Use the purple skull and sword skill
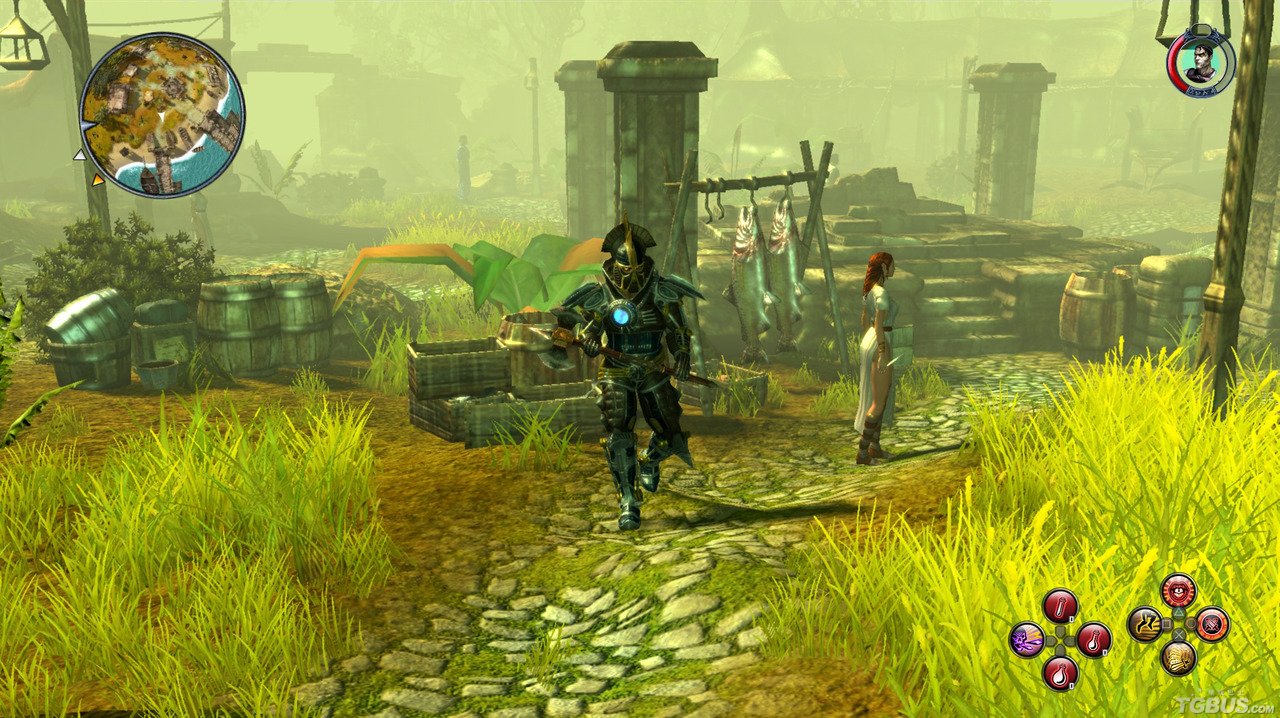Viewport: 1280px width, 718px height. point(1027,638)
